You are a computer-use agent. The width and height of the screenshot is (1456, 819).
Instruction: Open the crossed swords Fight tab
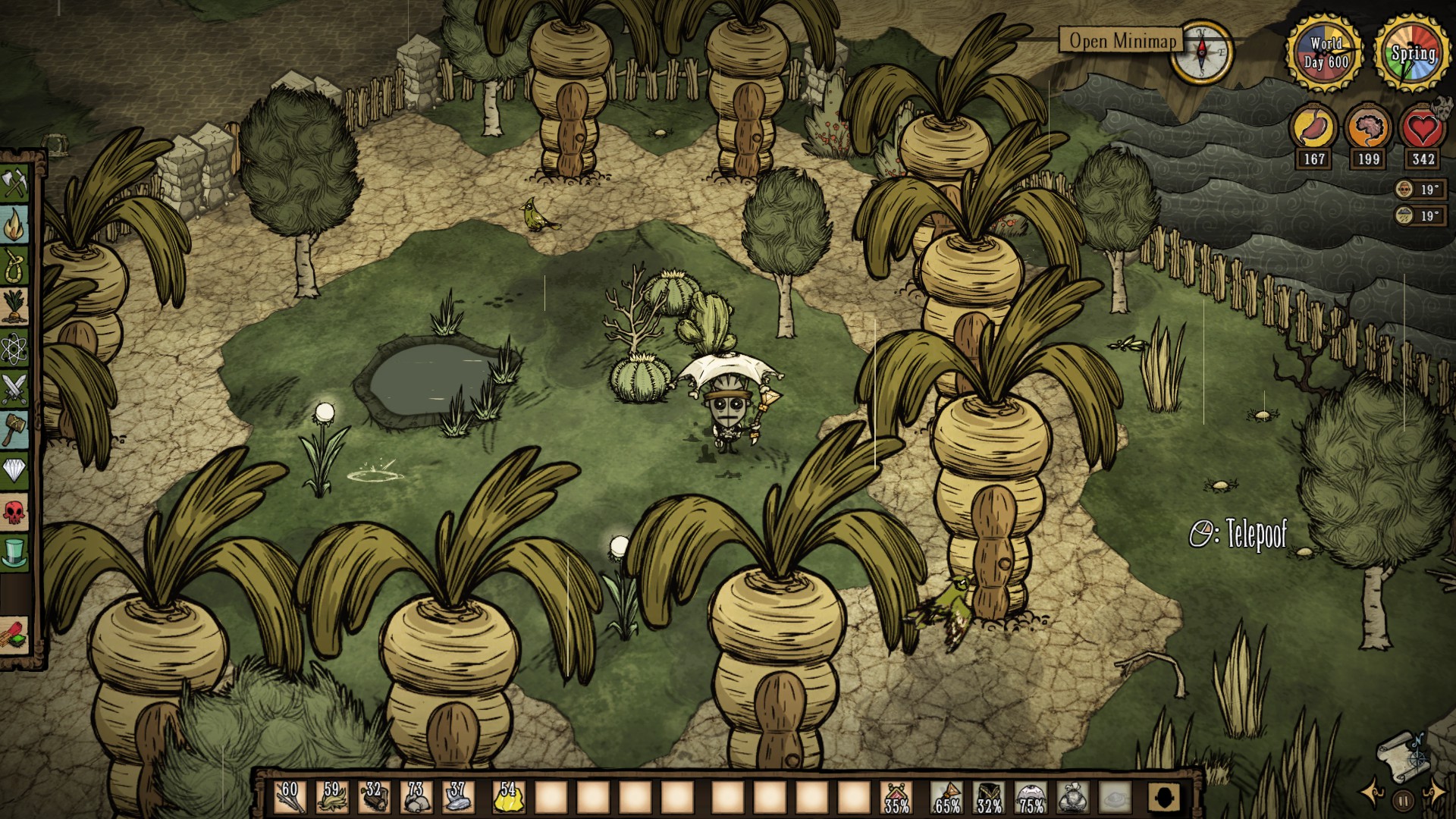15,390
